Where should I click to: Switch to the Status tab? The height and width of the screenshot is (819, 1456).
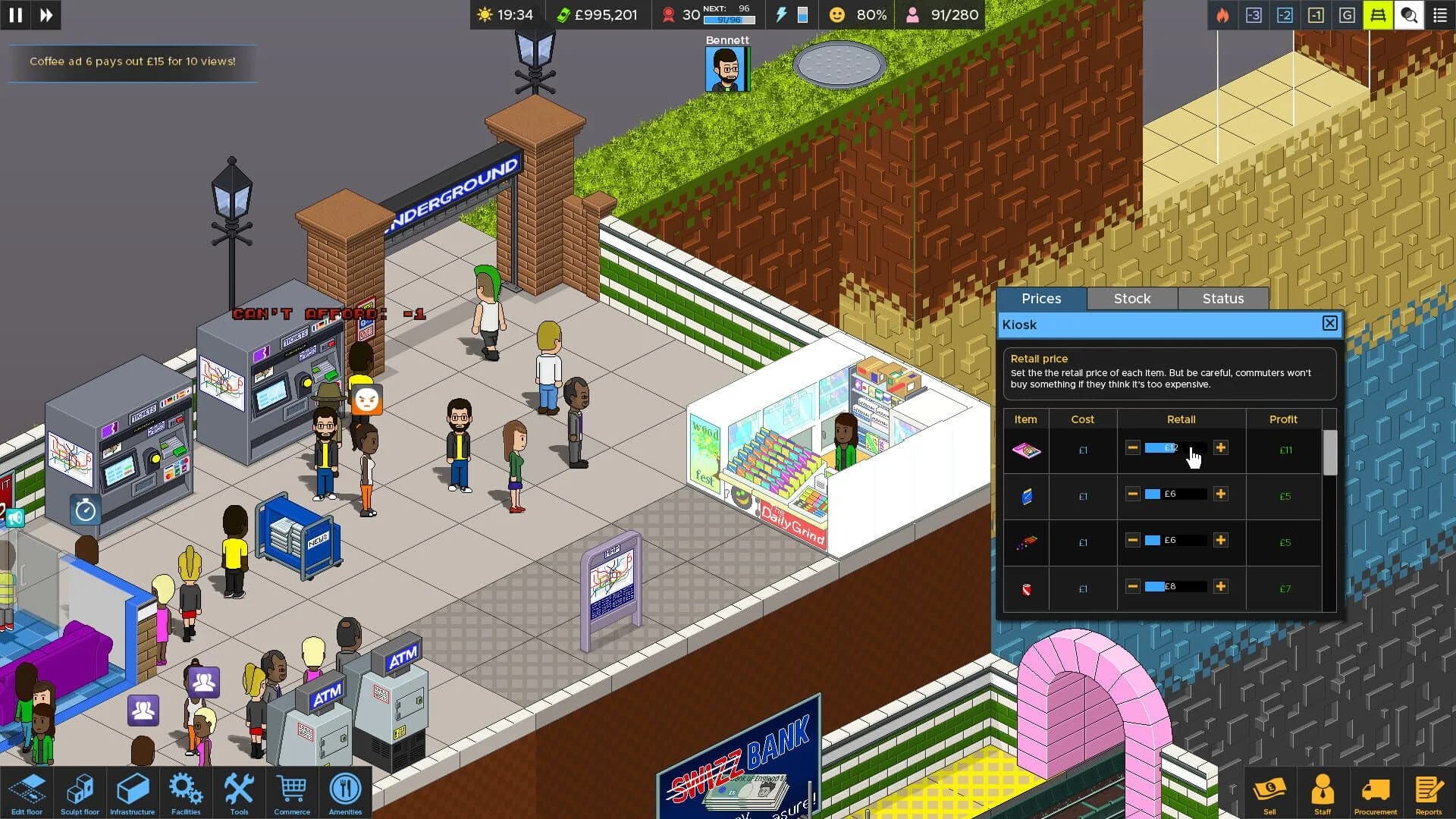[1222, 298]
